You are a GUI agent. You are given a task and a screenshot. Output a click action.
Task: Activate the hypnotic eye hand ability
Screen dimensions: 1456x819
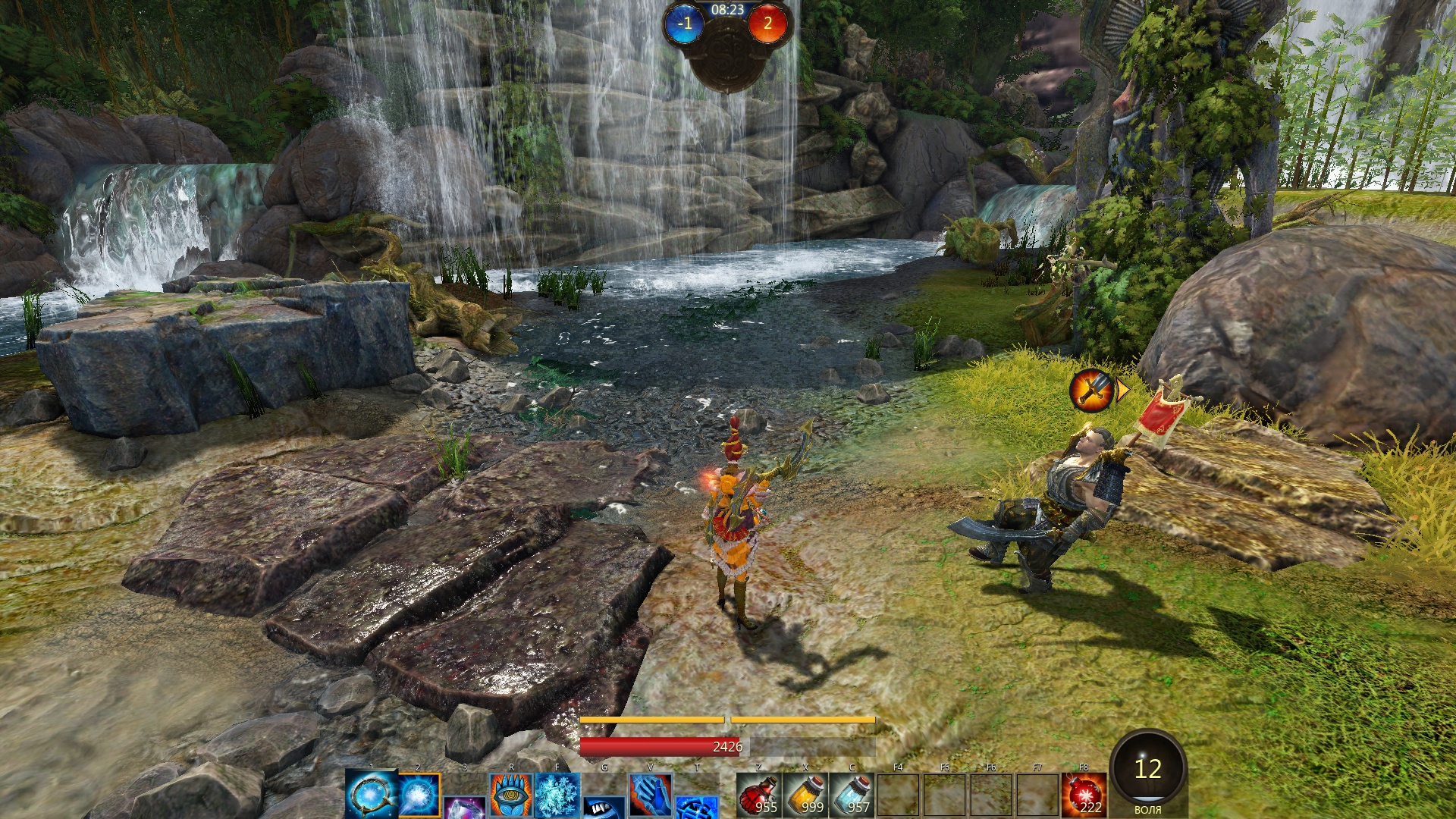511,795
